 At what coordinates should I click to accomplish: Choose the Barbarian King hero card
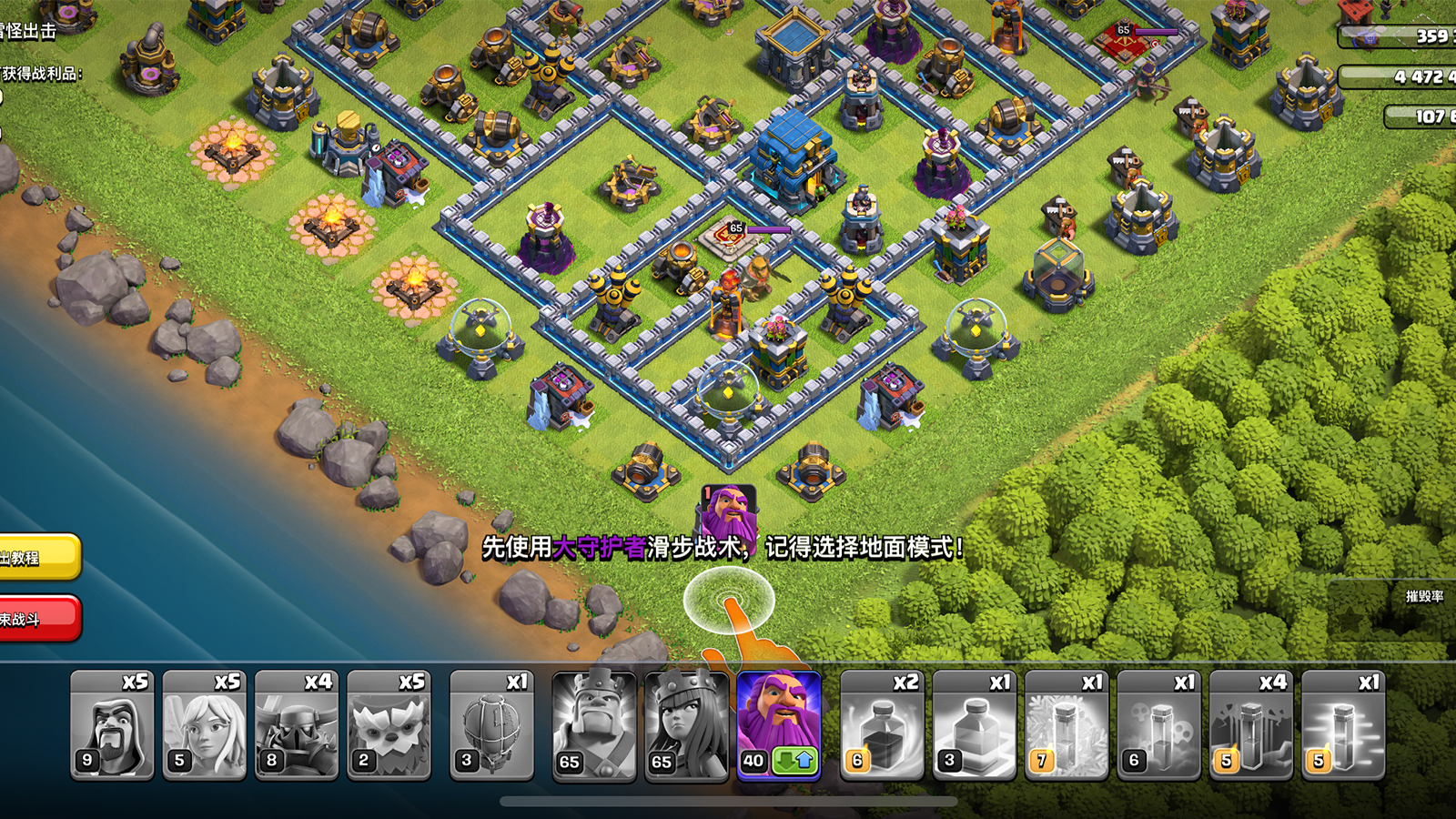594,725
